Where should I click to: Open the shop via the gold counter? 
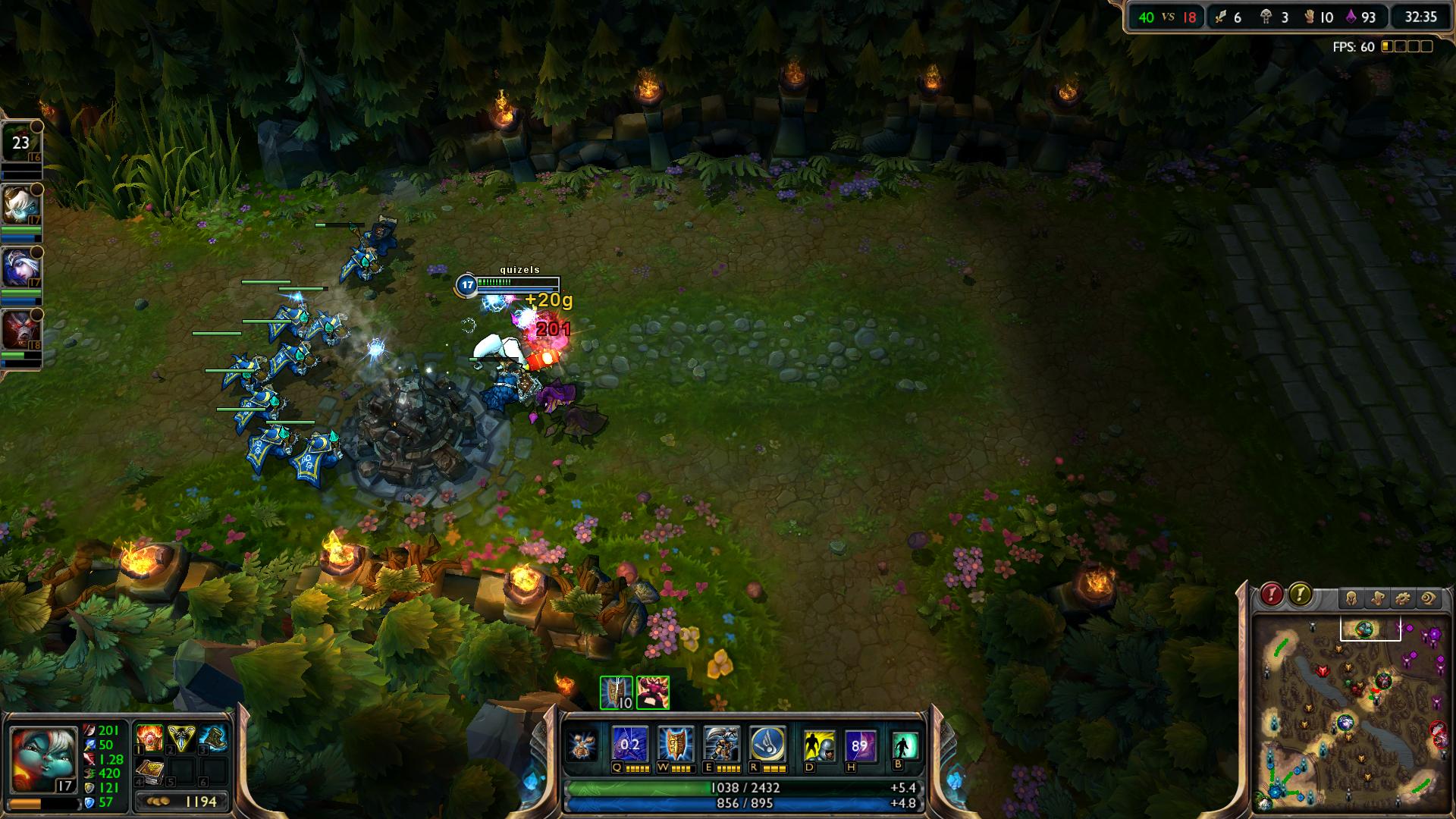coord(182,802)
